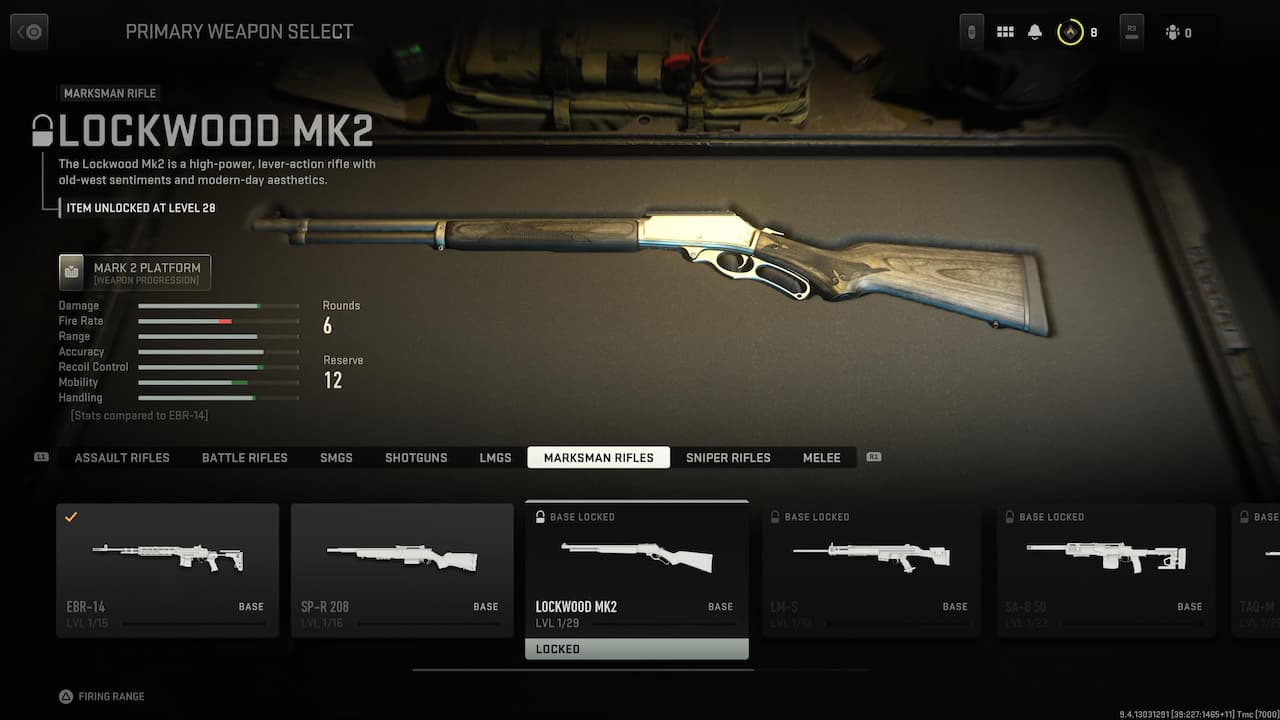Open the Mark 2 Platform weapon progression
The image size is (1280, 720).
tap(133, 271)
